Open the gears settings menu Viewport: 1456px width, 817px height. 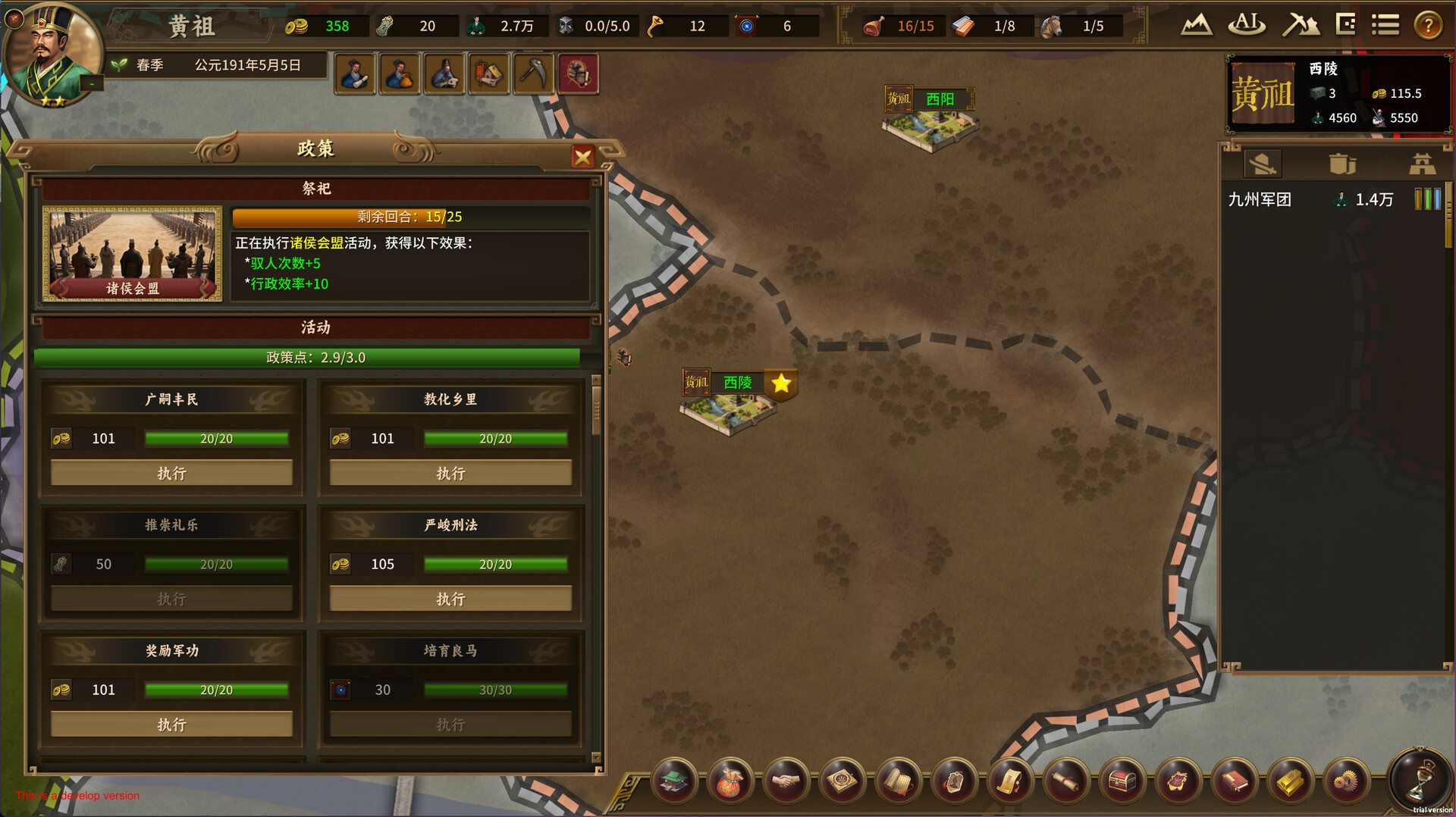coord(1346,781)
